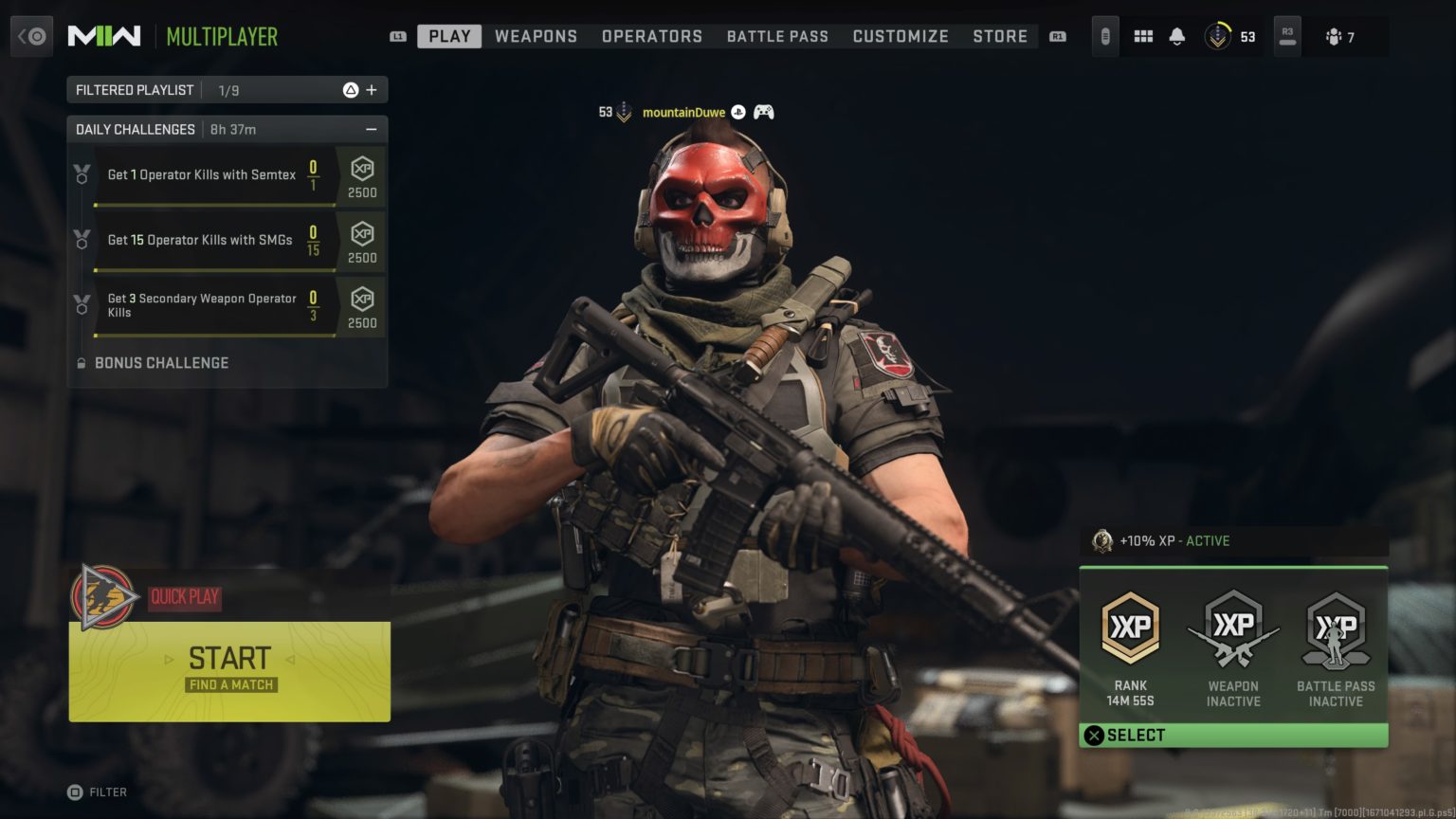Viewport: 1456px width, 819px height.
Task: Click the channels grid icon in top bar
Action: 1143,35
